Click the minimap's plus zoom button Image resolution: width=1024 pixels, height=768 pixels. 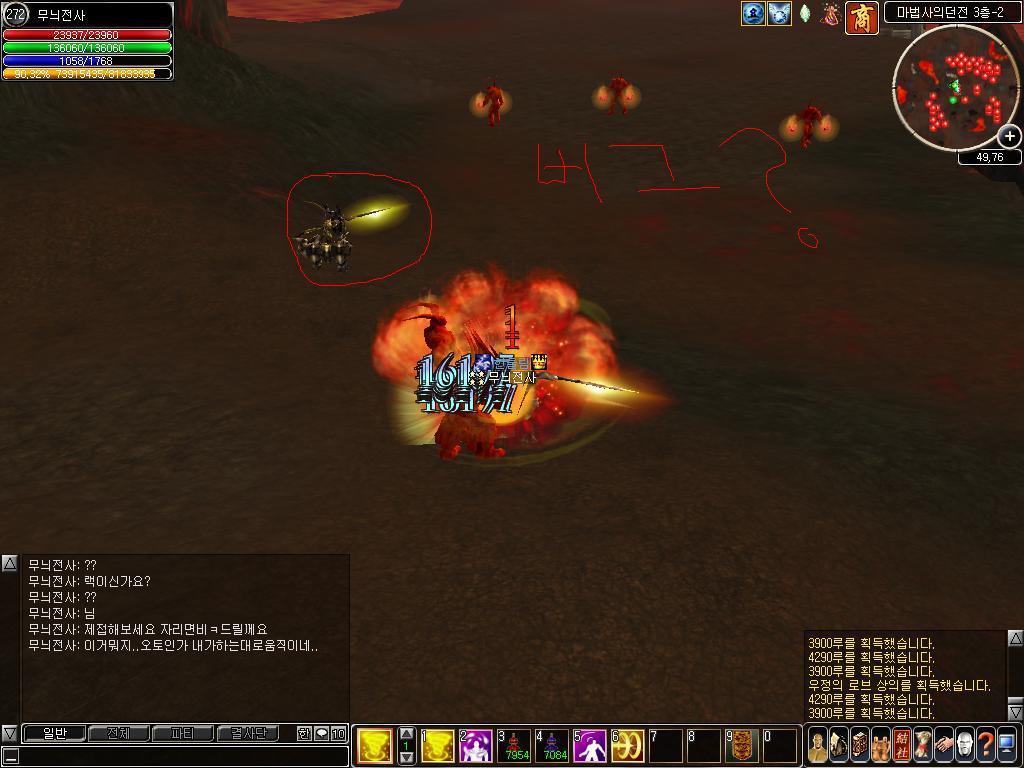click(x=1010, y=136)
